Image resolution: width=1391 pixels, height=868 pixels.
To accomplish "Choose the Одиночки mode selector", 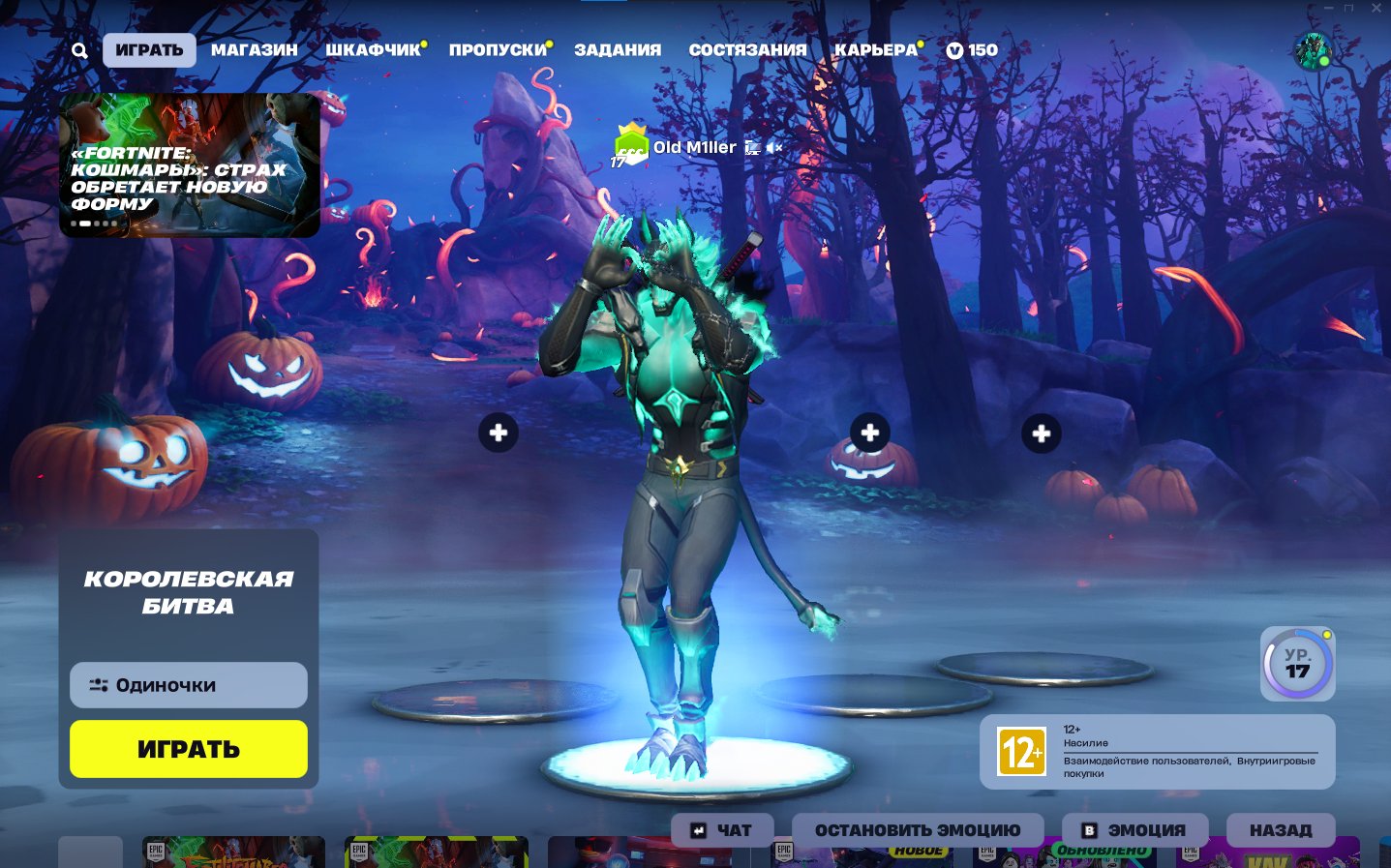I will (189, 685).
